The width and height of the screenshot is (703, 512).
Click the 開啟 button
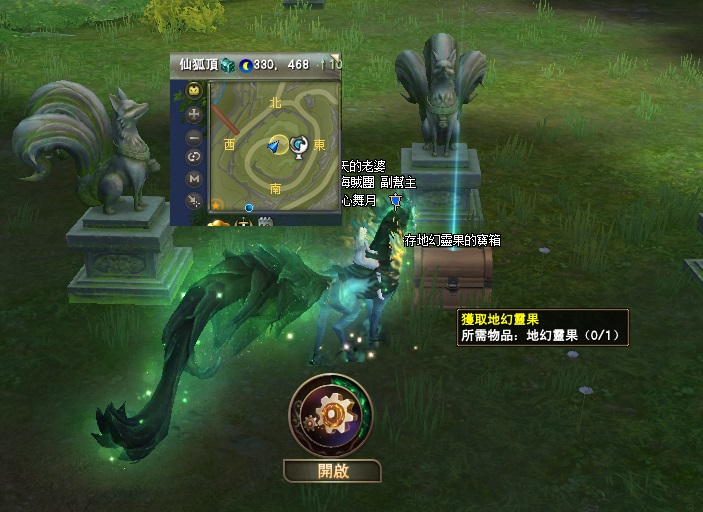click(332, 471)
